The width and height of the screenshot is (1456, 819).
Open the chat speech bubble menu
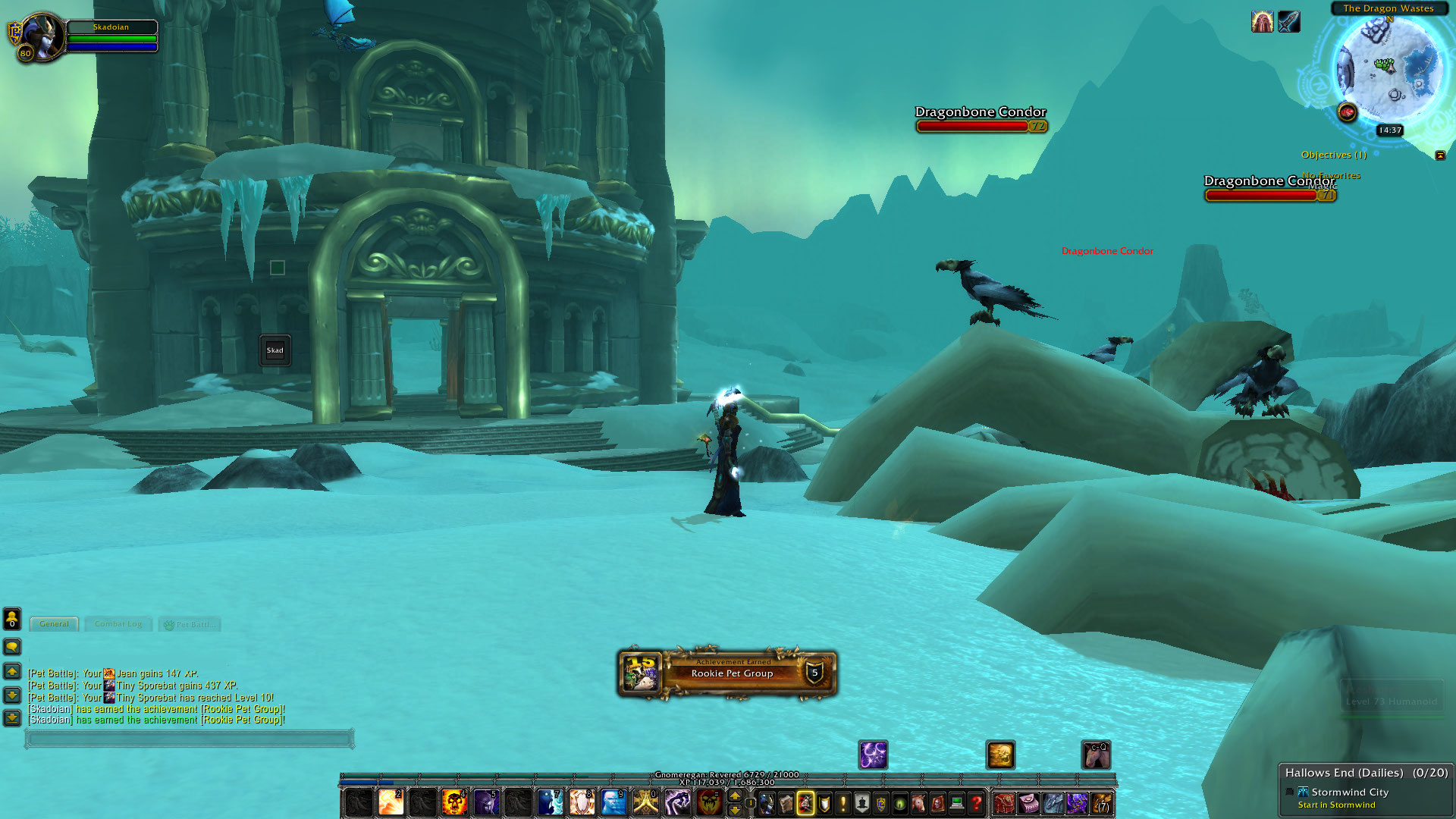point(12,647)
